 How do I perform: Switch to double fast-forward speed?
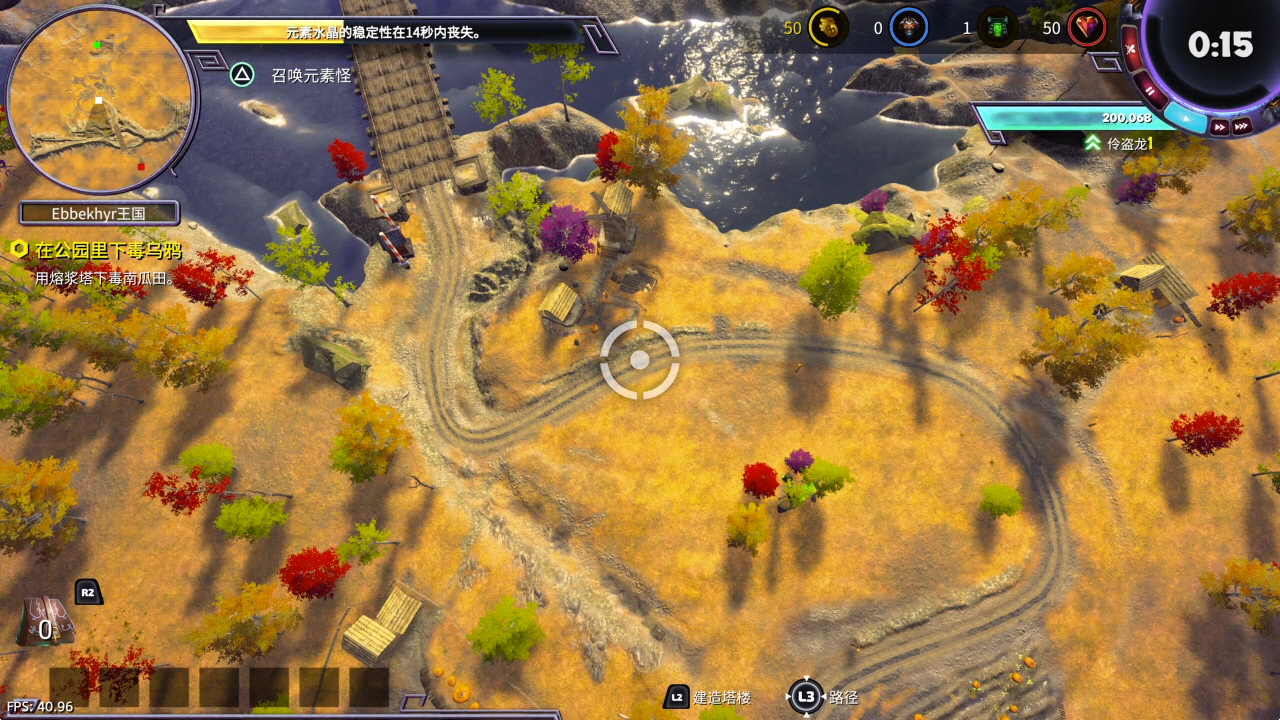1220,127
